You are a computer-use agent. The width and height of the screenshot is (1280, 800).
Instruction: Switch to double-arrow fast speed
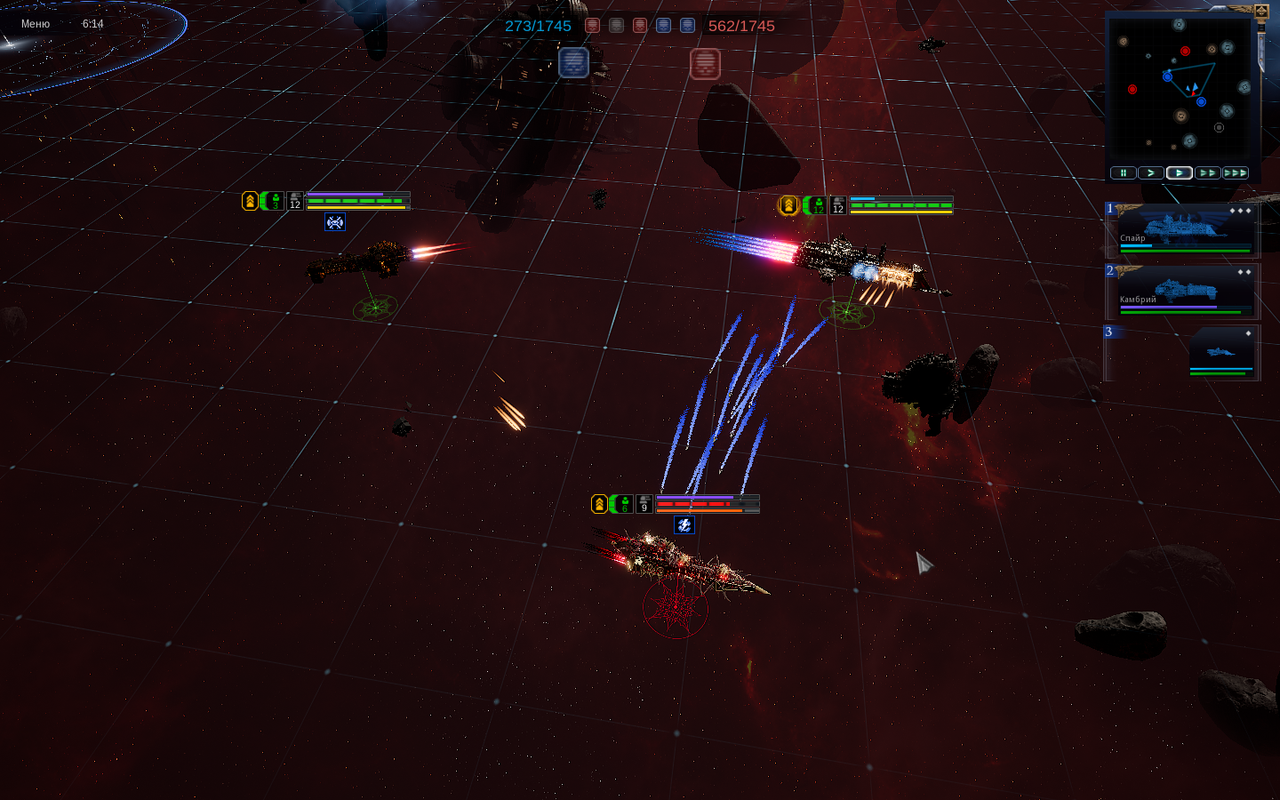[x=1208, y=173]
